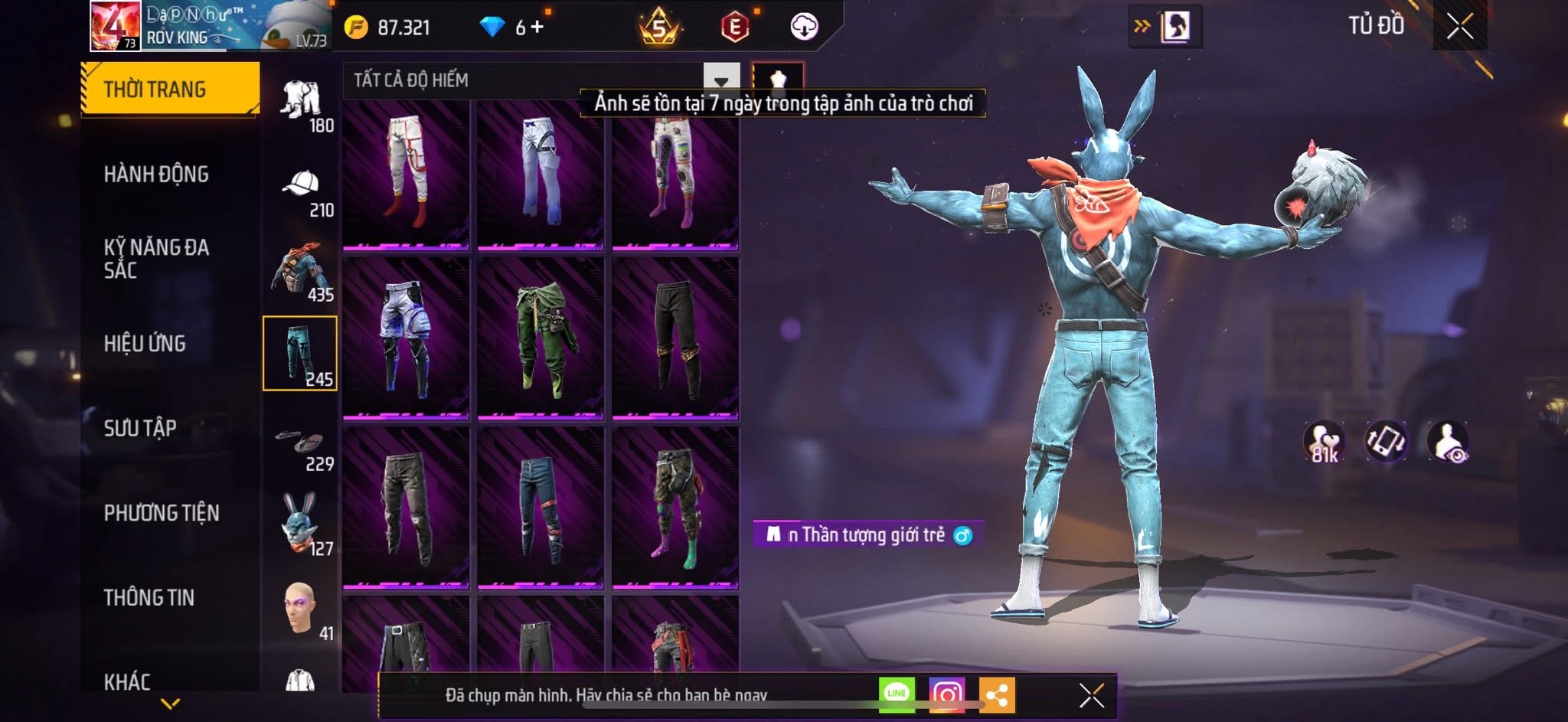This screenshot has height=722, width=1568.
Task: Share the screenshot to Instagram
Action: pos(946,694)
